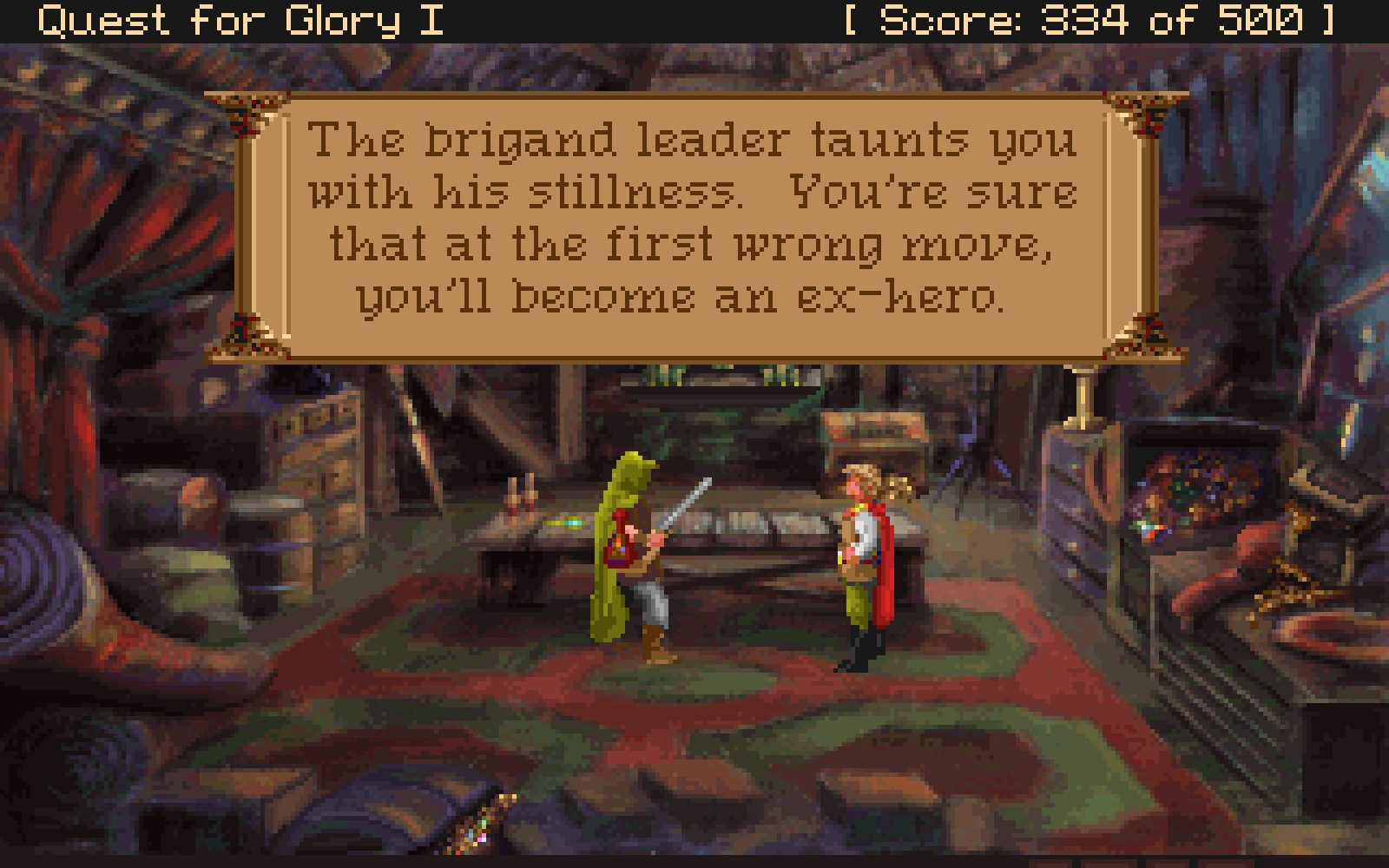Select the sword held by the hero
This screenshot has width=1389, height=868.
(x=686, y=503)
